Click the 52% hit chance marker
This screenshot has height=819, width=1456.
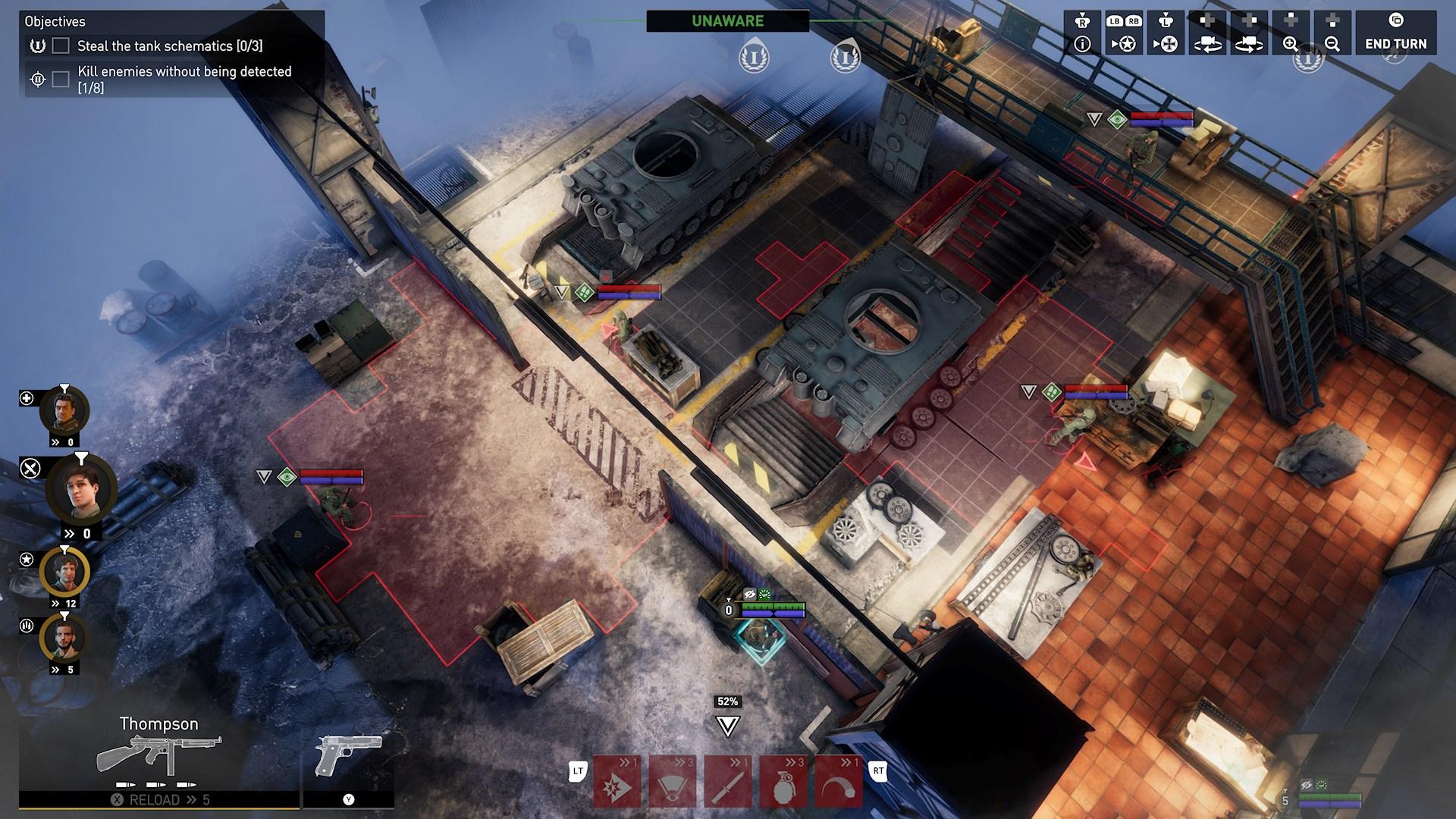point(729,701)
